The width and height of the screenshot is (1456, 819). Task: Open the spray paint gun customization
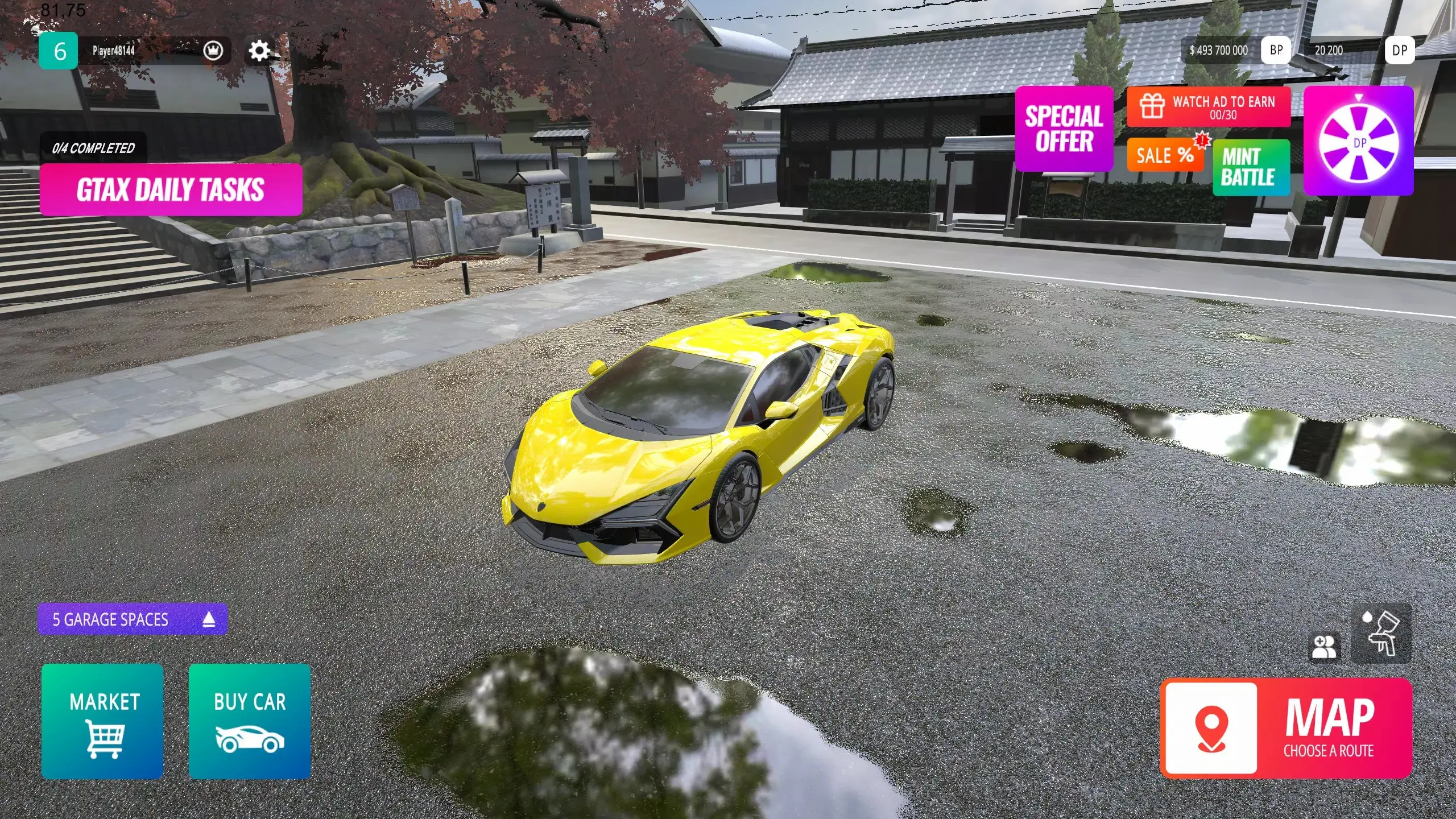(x=1381, y=634)
